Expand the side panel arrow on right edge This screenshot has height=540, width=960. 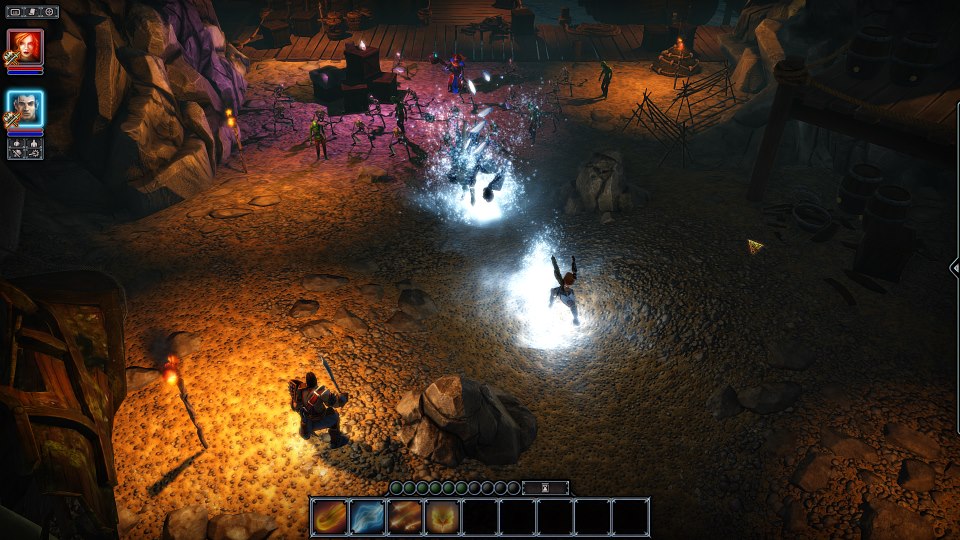point(954,267)
